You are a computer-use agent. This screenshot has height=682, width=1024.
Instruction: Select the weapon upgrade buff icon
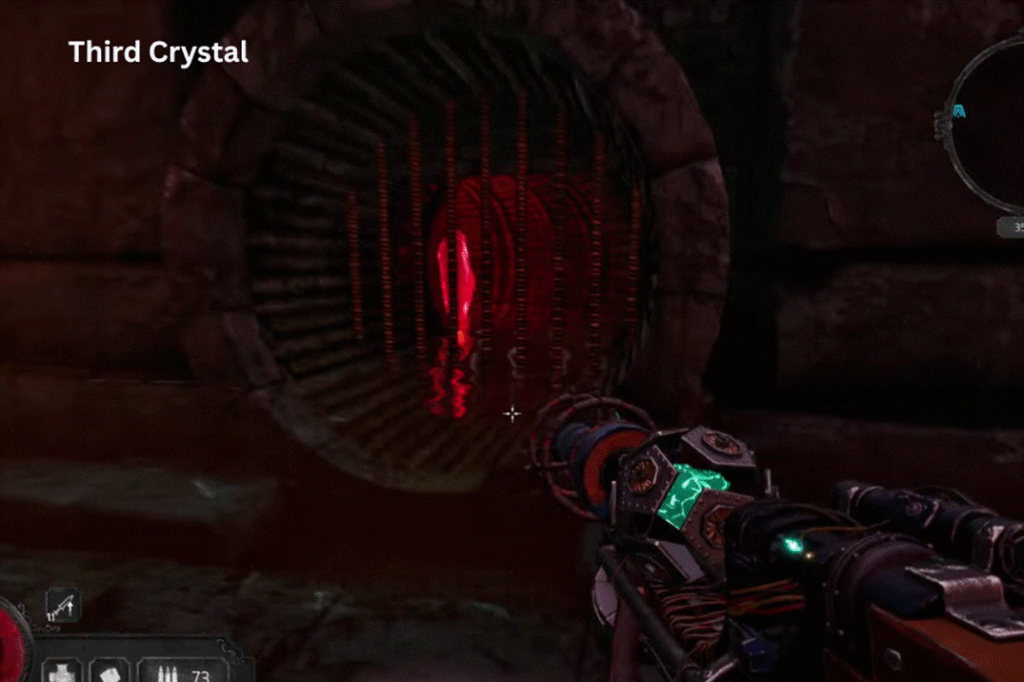(x=62, y=605)
